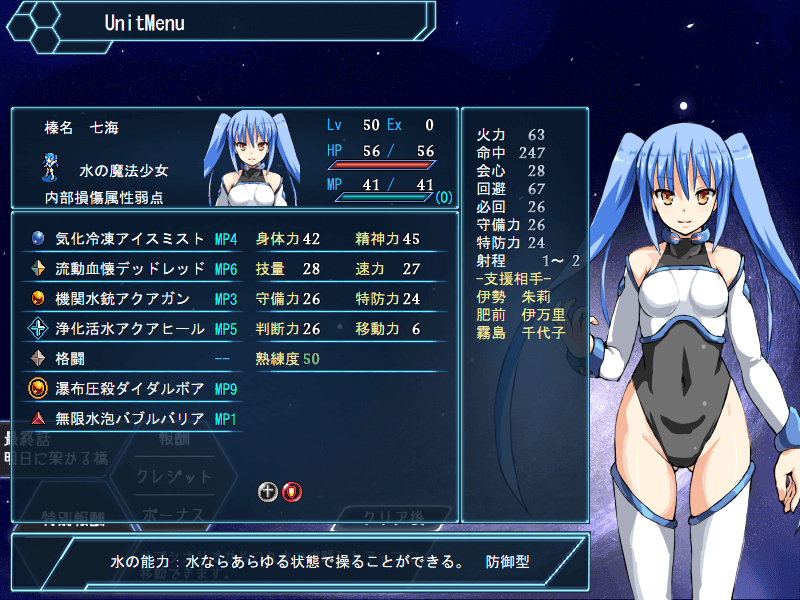
Task: Click the small unit sprite beside 水の魔法少女
Action: tap(51, 166)
